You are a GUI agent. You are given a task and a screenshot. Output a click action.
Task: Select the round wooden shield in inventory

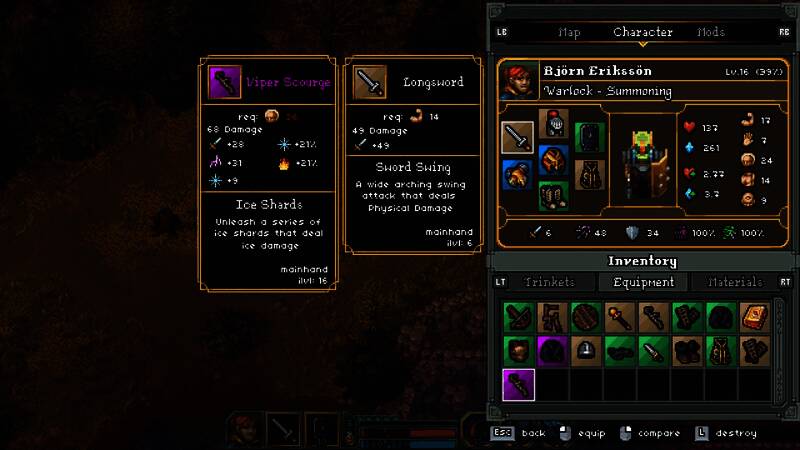585,318
